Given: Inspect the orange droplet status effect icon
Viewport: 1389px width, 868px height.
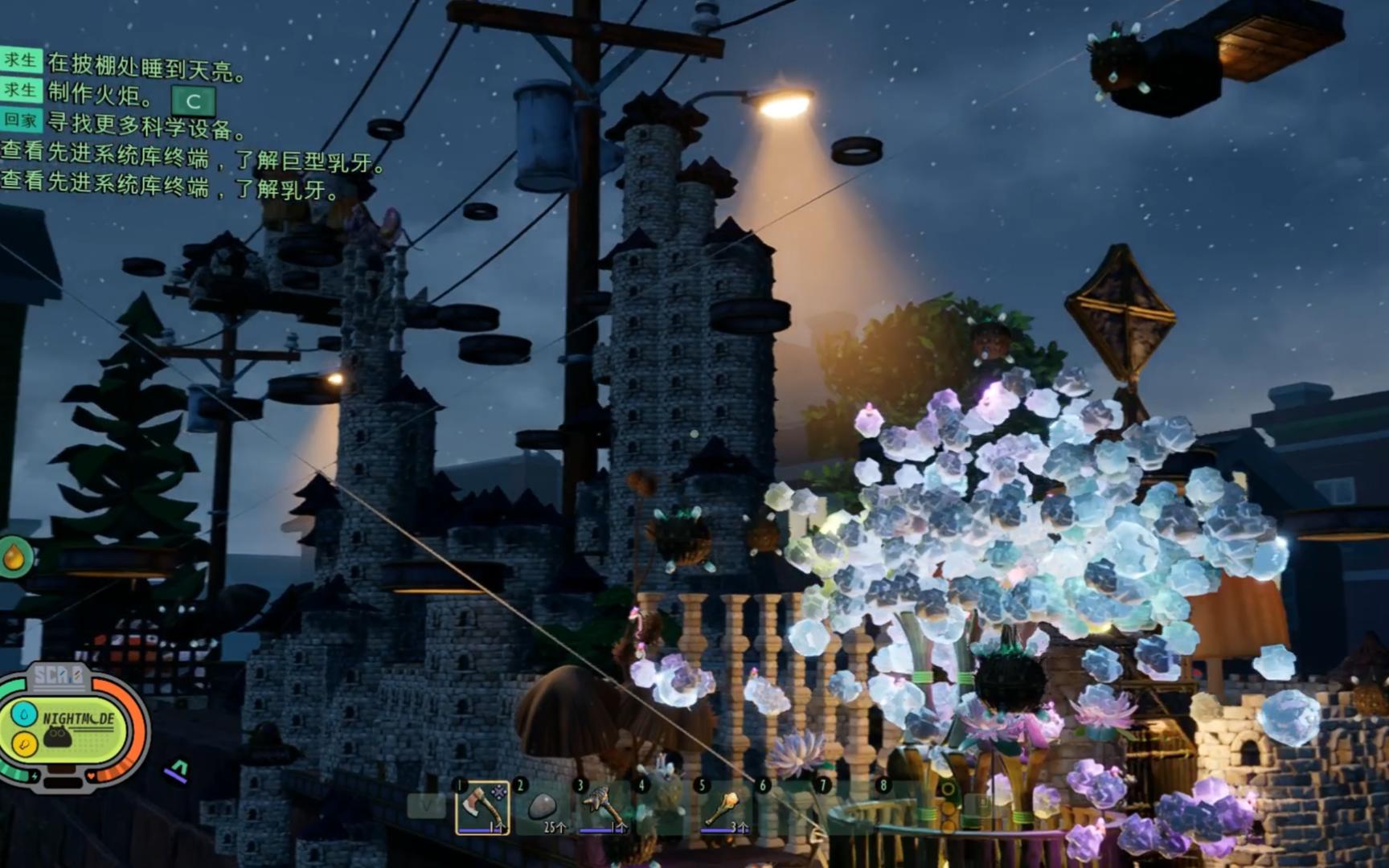Looking at the screenshot, I should (14, 556).
